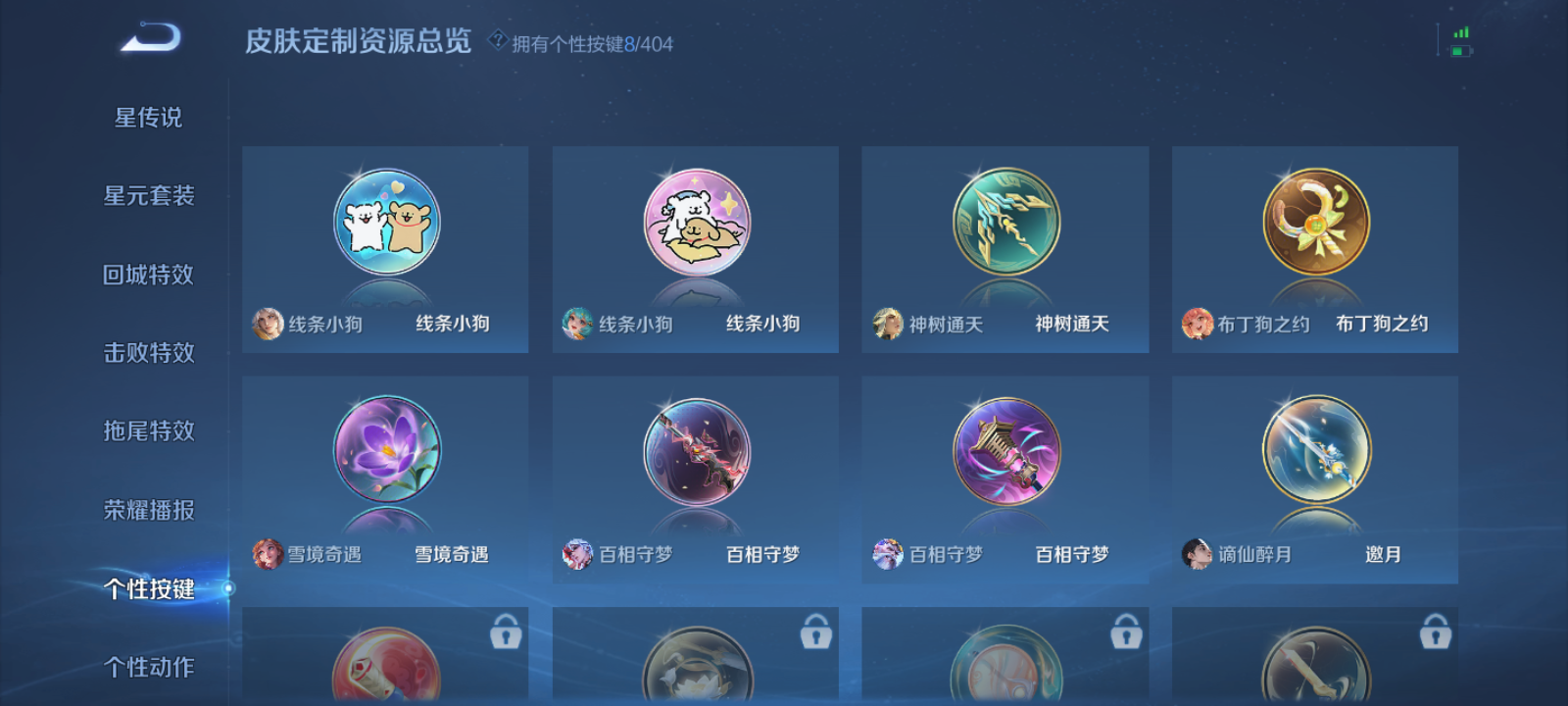Click the lock badge under 百相守梦 row
Image resolution: width=1568 pixels, height=706 pixels.
pyautogui.click(x=815, y=632)
